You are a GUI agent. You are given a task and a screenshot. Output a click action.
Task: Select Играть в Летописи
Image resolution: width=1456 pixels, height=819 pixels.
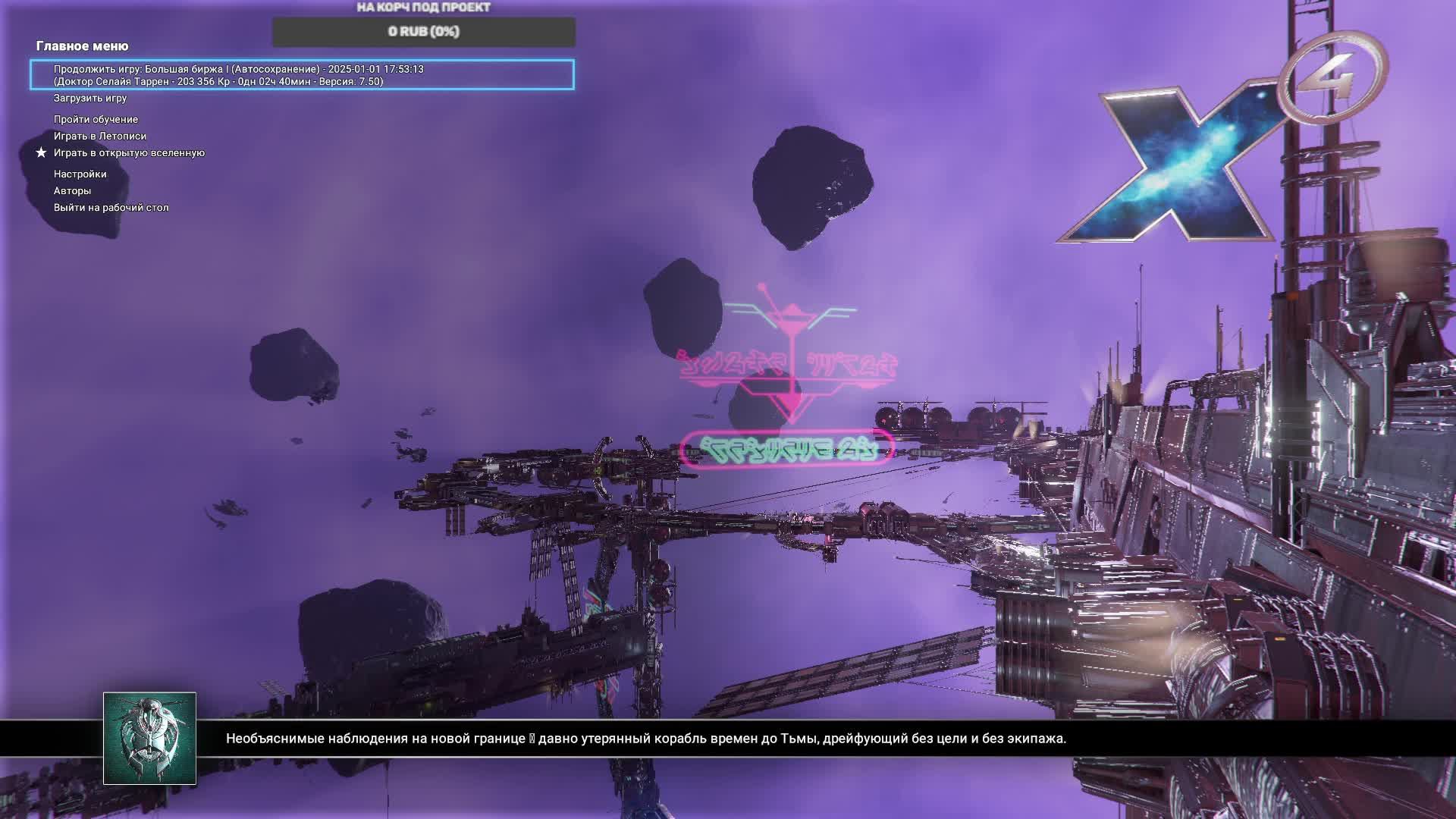click(100, 136)
